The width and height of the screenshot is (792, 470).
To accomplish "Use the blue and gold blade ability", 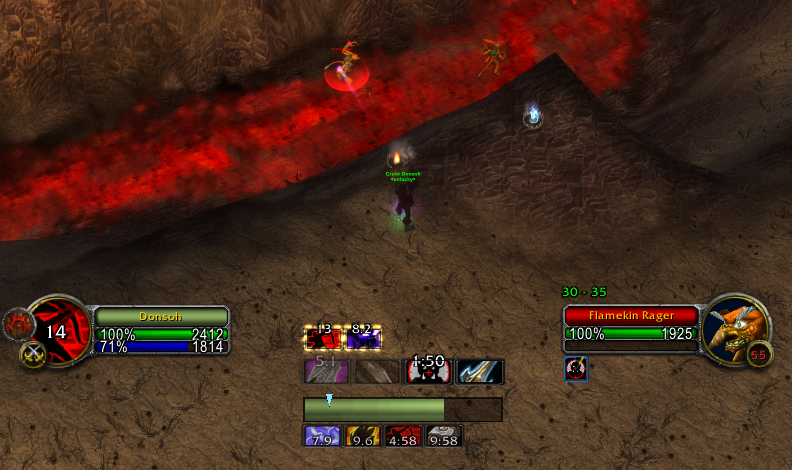I will (x=480, y=372).
